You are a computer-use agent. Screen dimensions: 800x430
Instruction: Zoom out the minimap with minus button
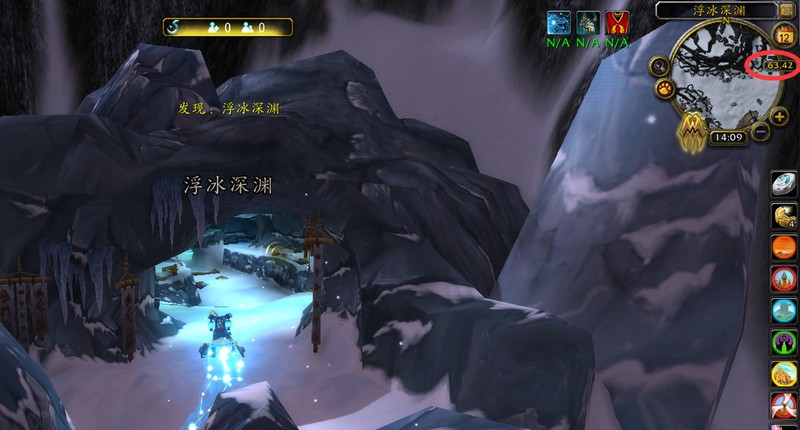pos(762,131)
